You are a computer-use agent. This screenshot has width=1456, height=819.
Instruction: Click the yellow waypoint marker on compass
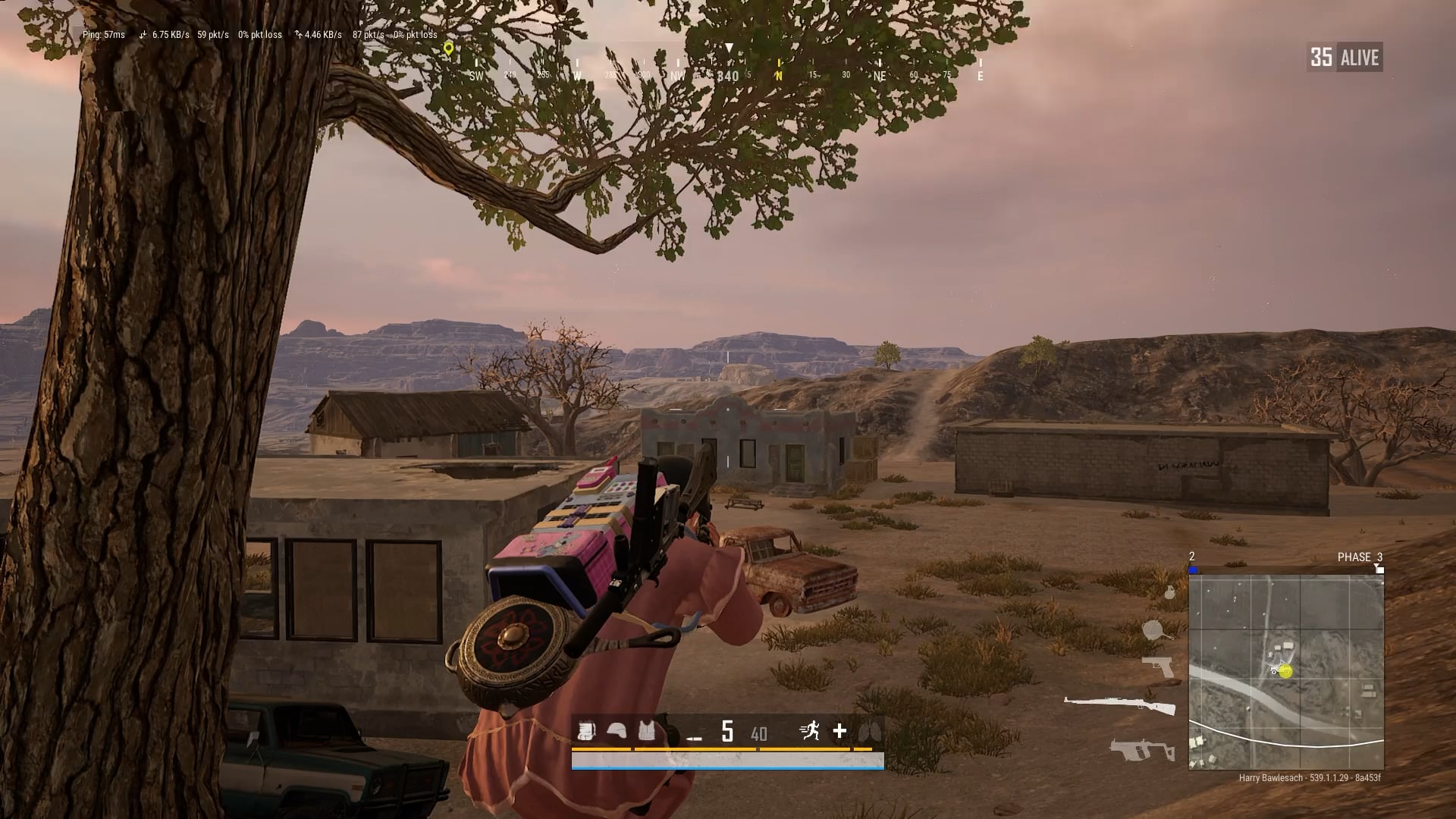pos(449,49)
